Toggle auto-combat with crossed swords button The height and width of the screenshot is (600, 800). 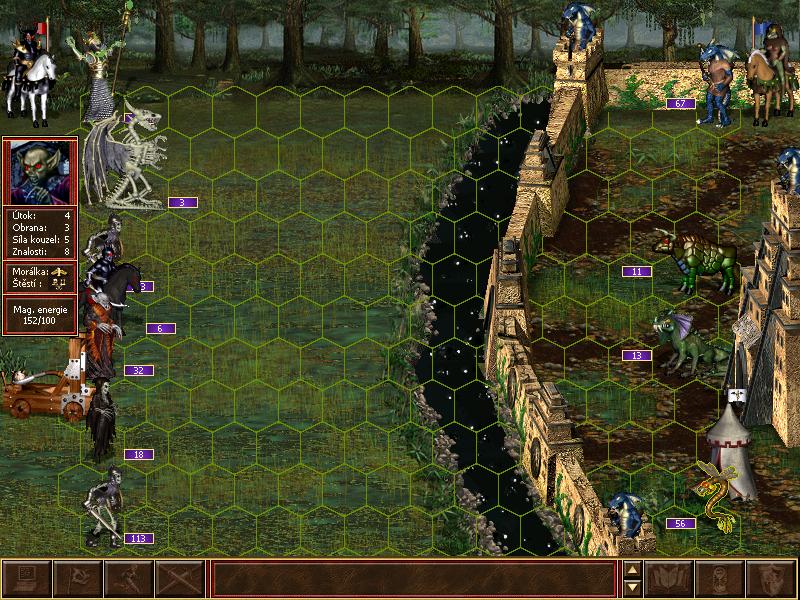click(x=179, y=579)
